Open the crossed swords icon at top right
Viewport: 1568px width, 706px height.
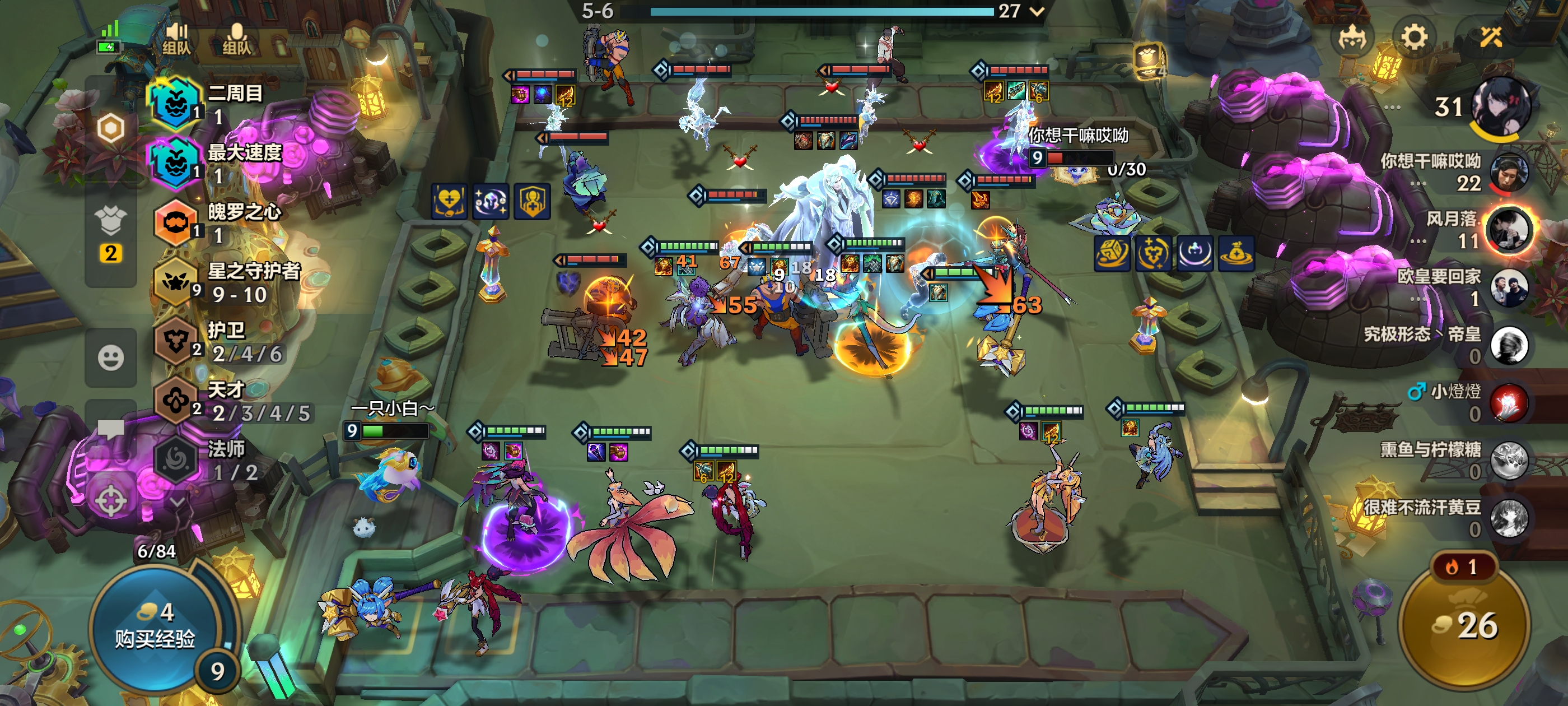pyautogui.click(x=1491, y=38)
